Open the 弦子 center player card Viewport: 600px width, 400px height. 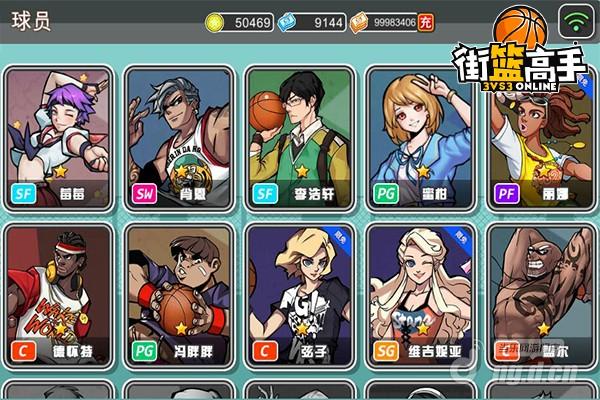pyautogui.click(x=299, y=295)
